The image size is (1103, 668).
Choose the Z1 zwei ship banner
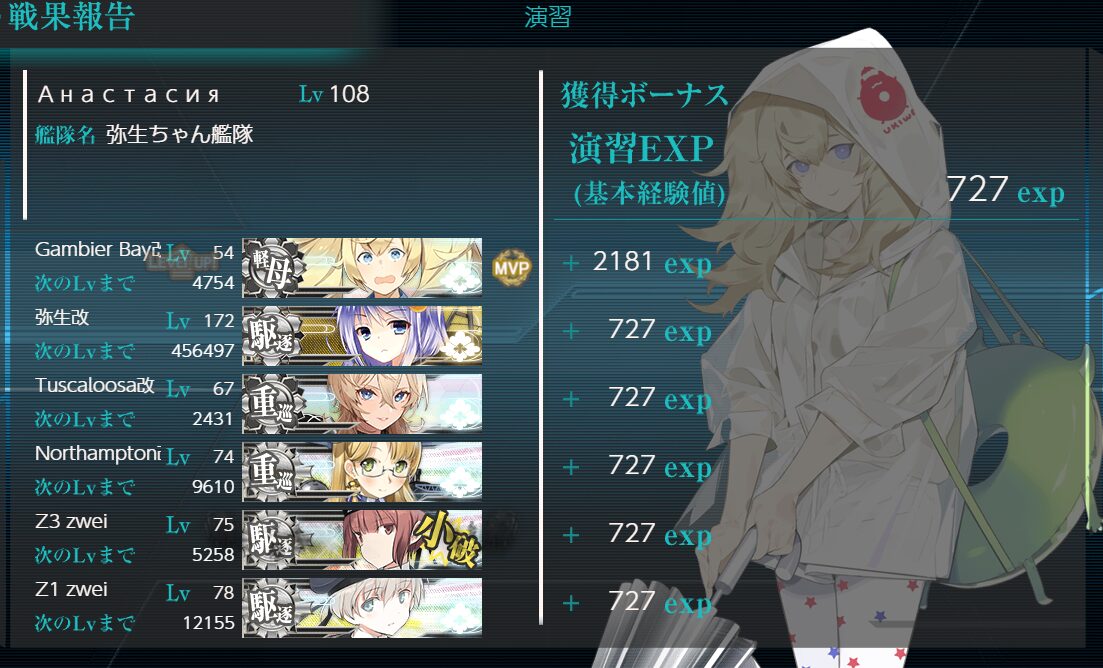[362, 607]
